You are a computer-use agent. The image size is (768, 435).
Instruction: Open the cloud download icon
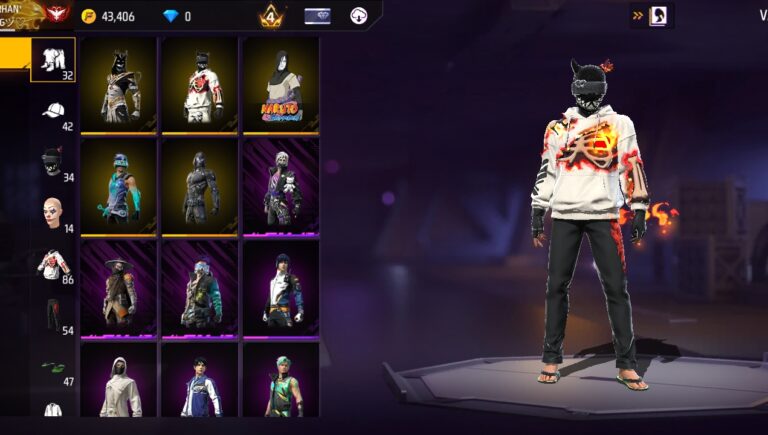tap(359, 16)
